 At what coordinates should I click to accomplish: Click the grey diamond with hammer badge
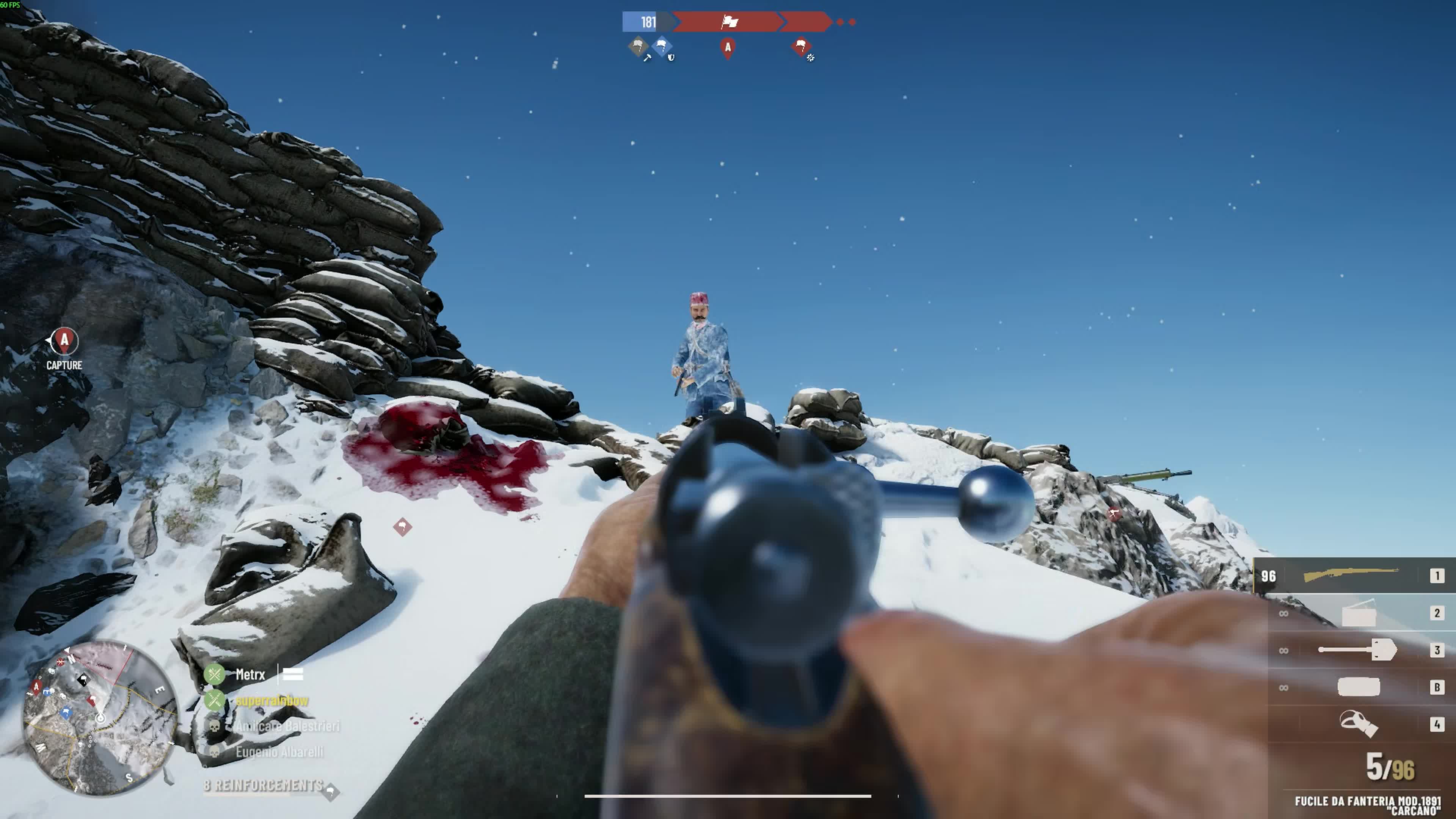click(638, 46)
